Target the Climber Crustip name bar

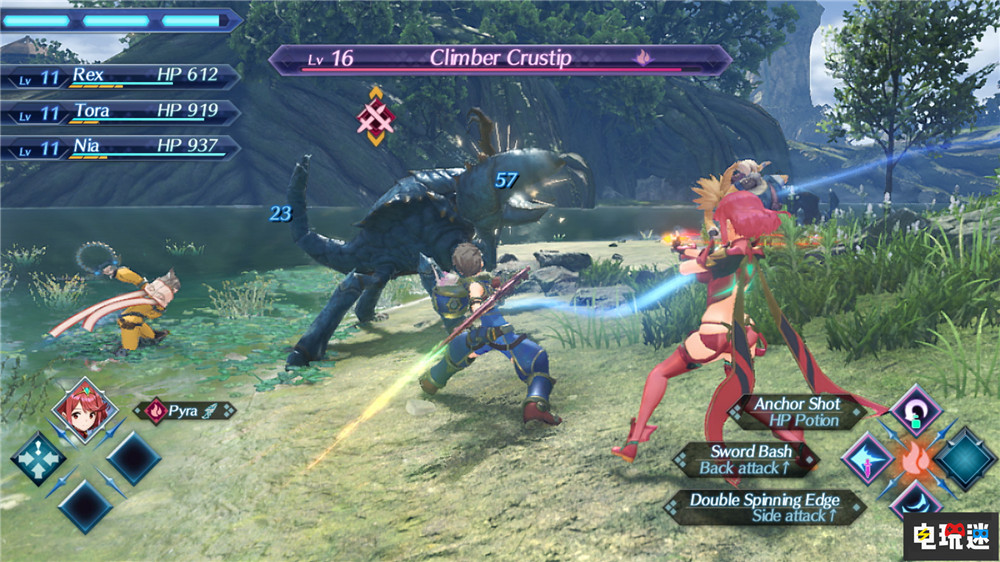pos(500,59)
